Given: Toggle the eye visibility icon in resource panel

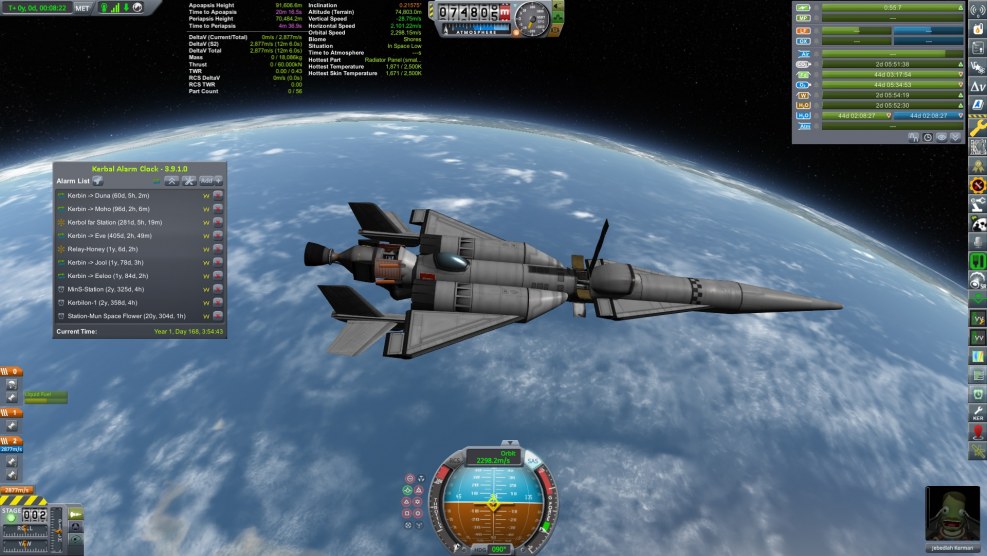Looking at the screenshot, I should click(942, 137).
